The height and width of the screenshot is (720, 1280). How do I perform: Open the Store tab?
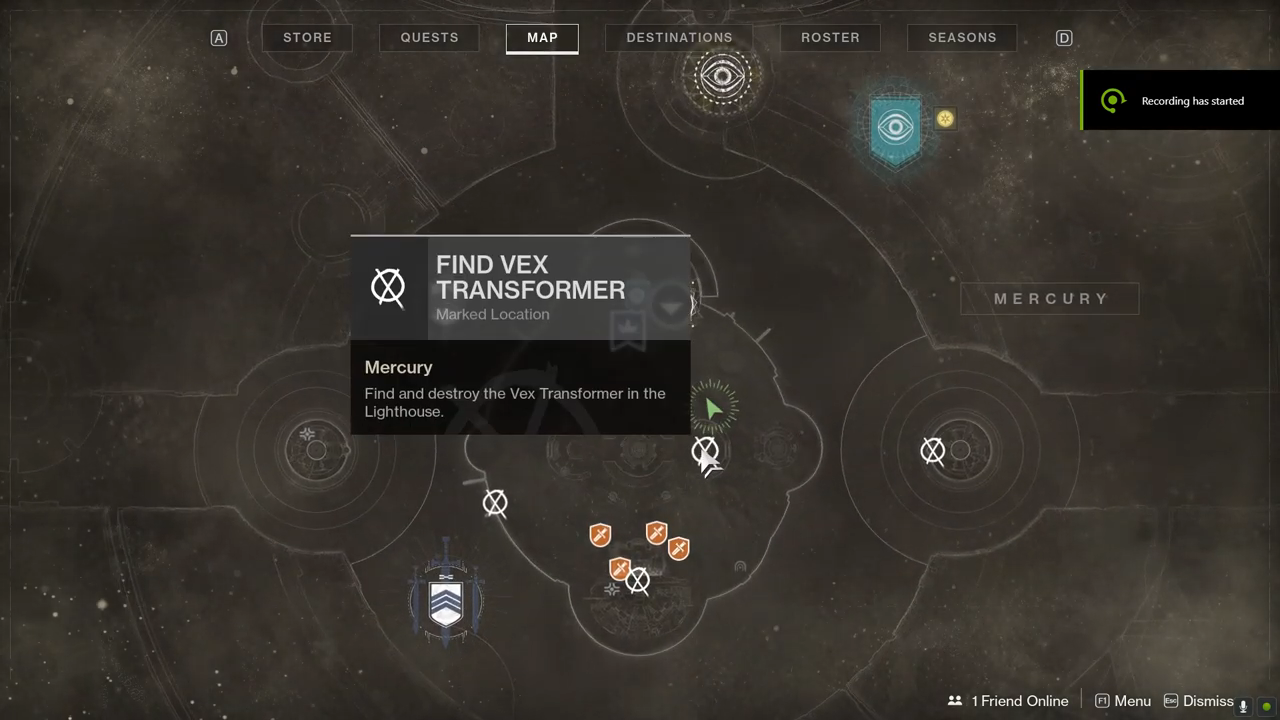[307, 38]
